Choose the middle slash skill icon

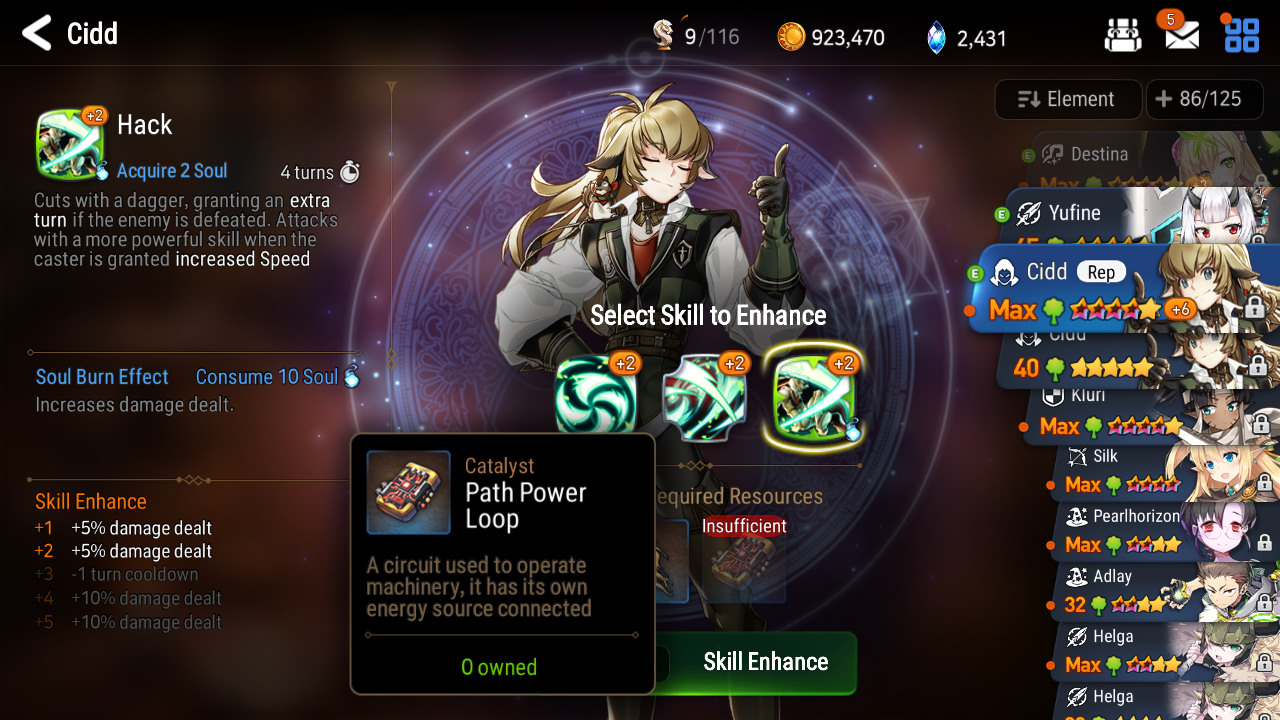tap(705, 394)
